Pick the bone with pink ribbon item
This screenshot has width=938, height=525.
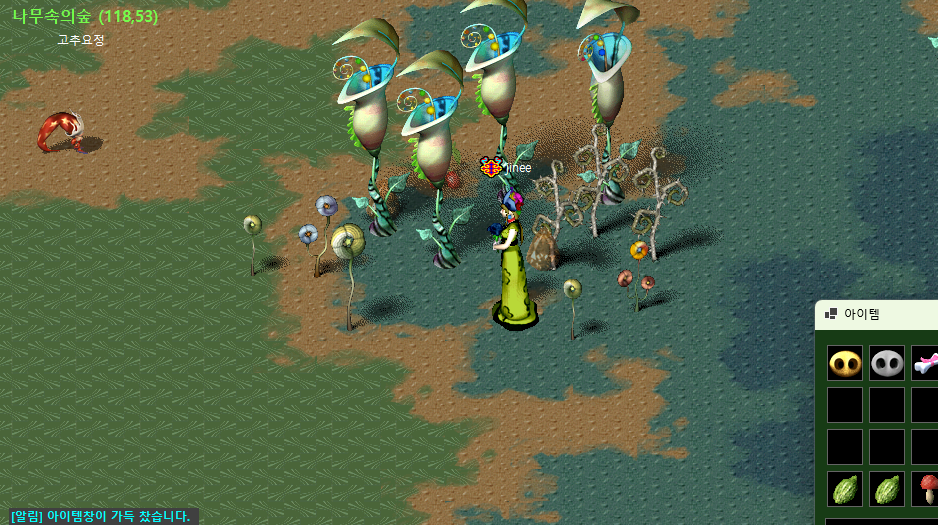925,363
